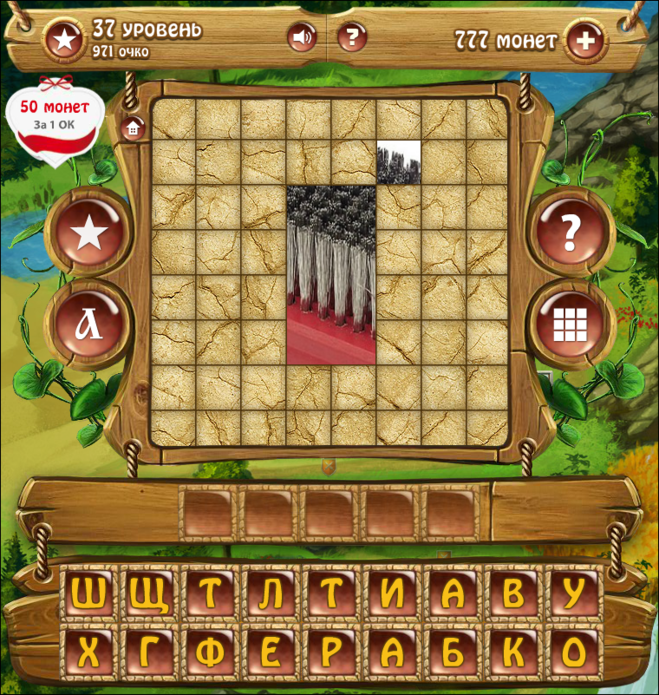Toggle the sound speaker button
The height and width of the screenshot is (695, 659).
pos(302,38)
